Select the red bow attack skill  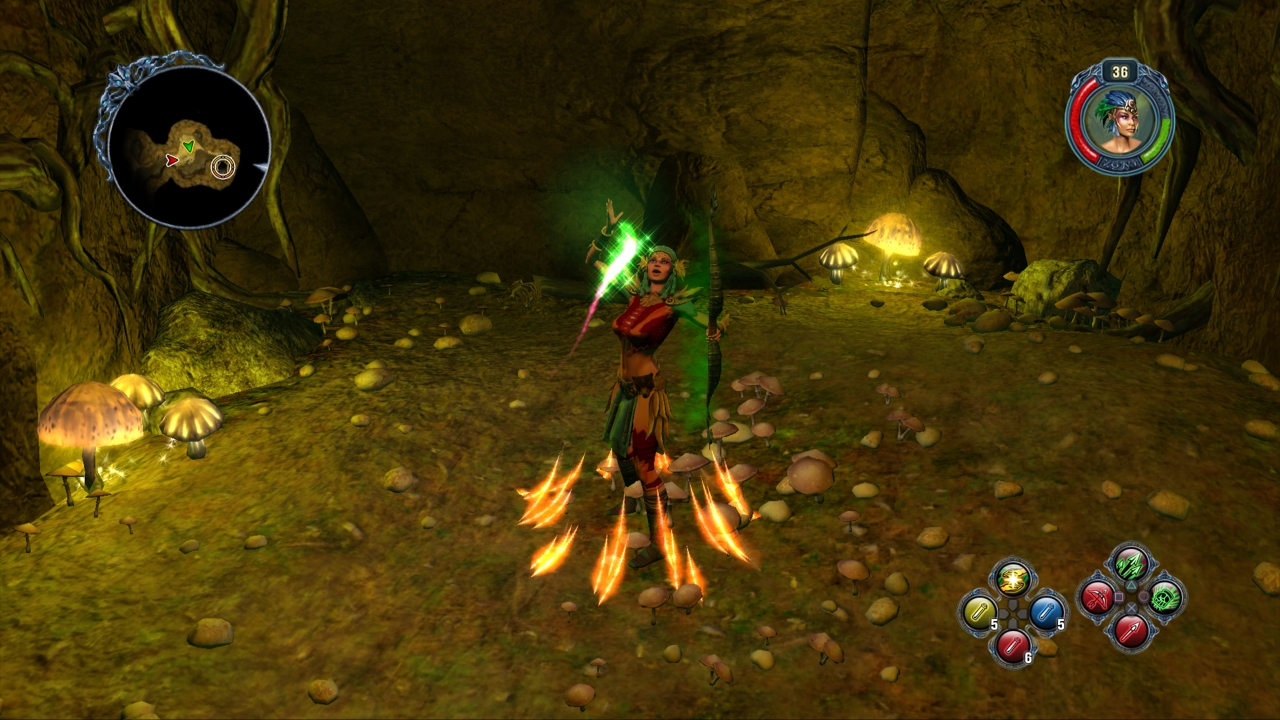pyautogui.click(x=1097, y=597)
